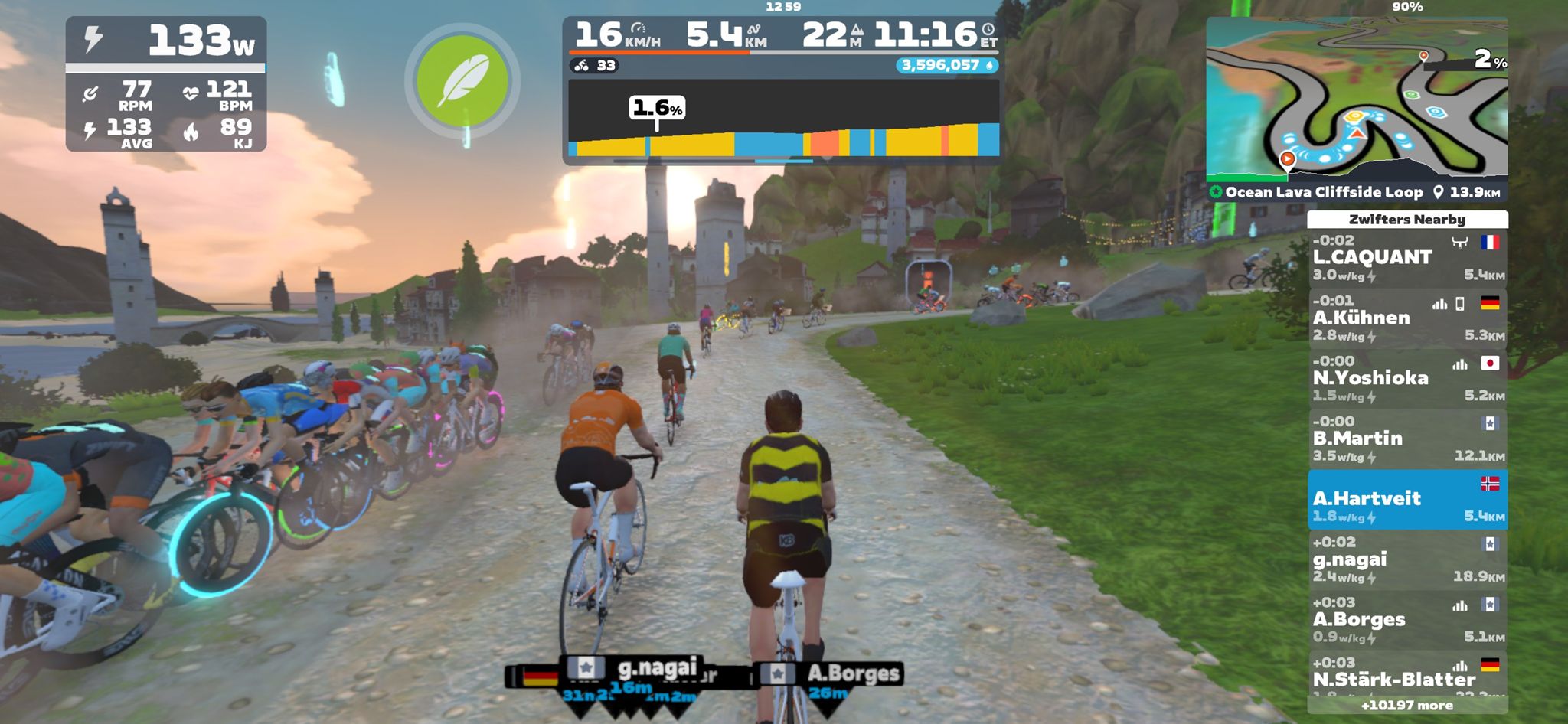Select B.Martin in Zwifters Nearby
Image resolution: width=1568 pixels, height=724 pixels.
pyautogui.click(x=1407, y=439)
